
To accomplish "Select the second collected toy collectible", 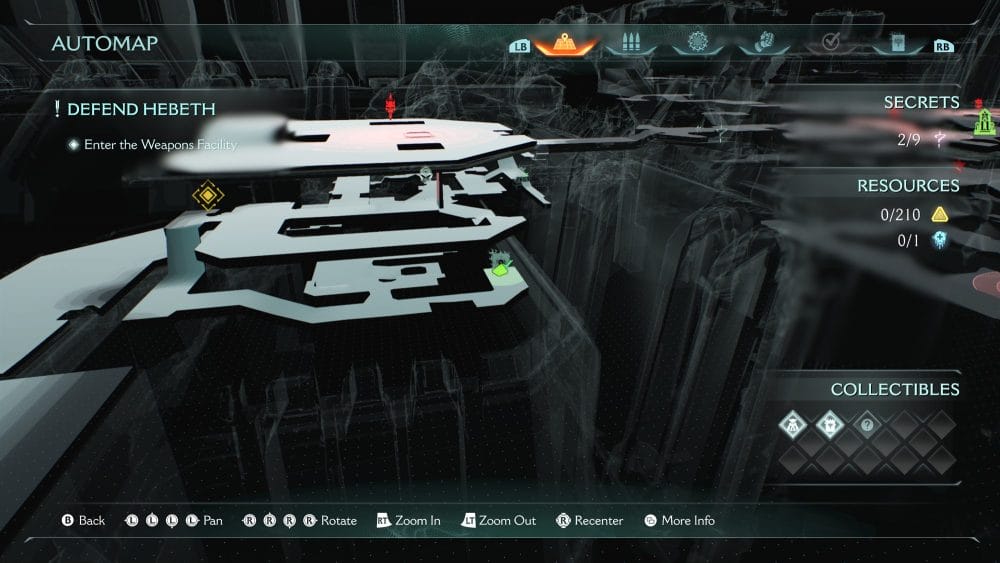I will click(x=831, y=425).
